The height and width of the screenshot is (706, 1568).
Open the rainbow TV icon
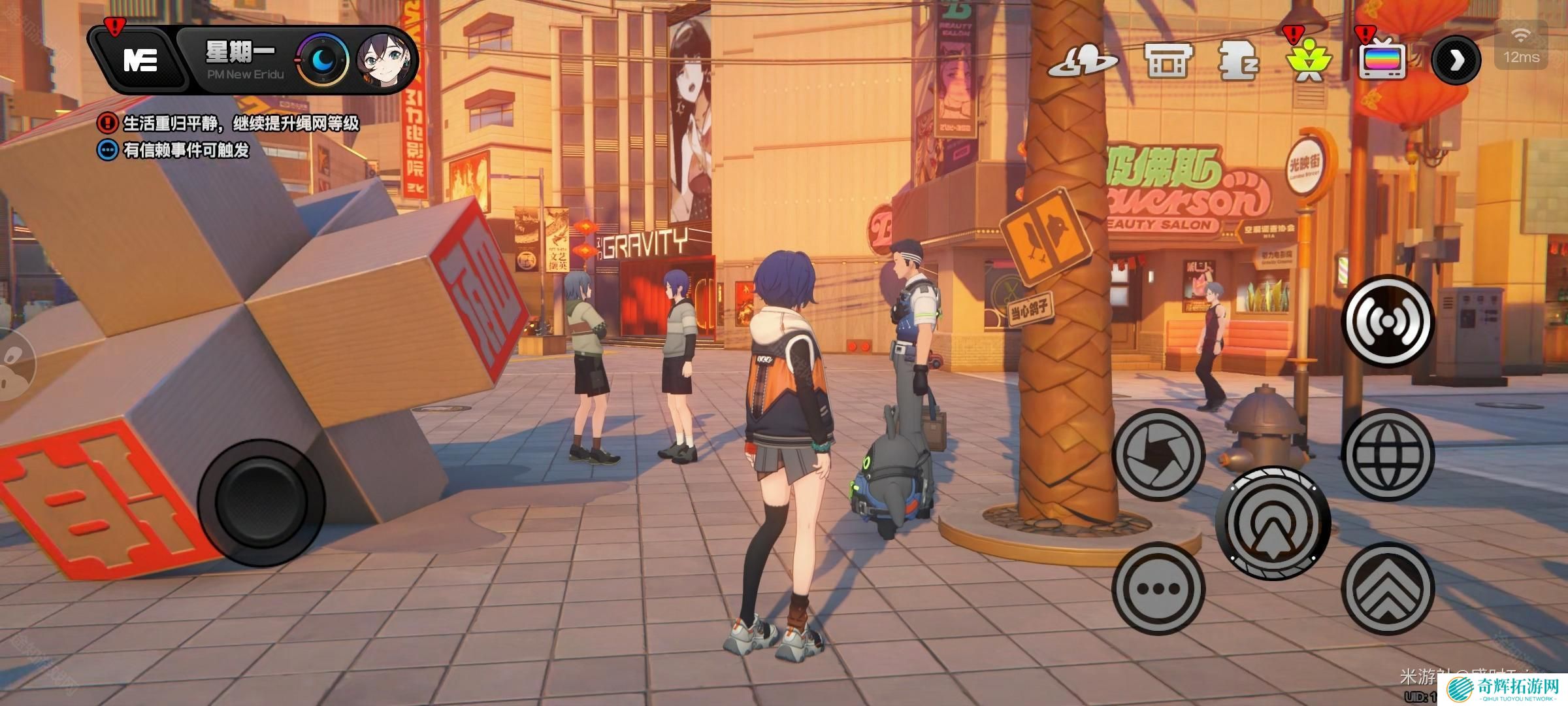click(x=1382, y=61)
